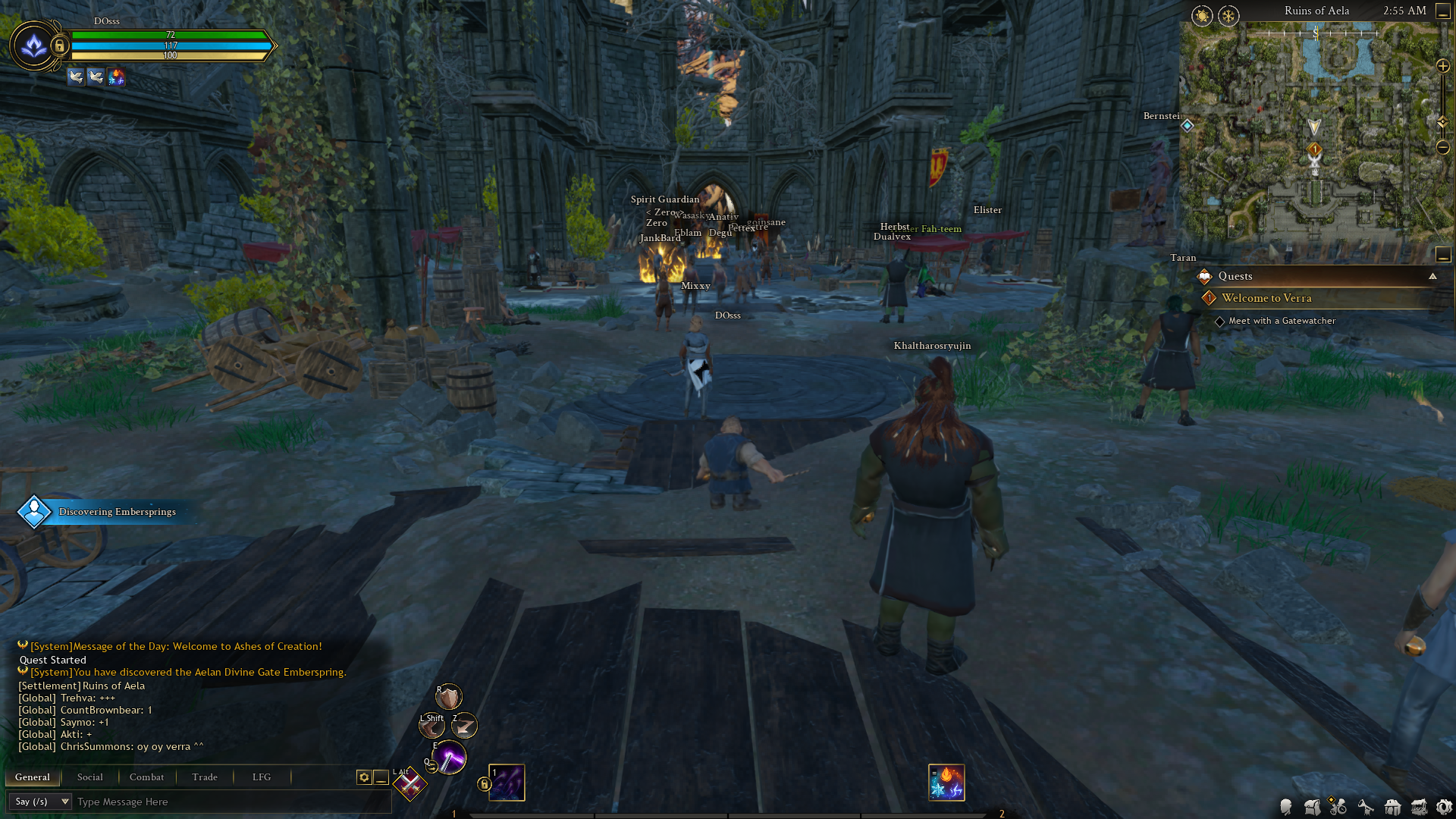
Task: Switch to the Social chat tab
Action: (x=89, y=777)
